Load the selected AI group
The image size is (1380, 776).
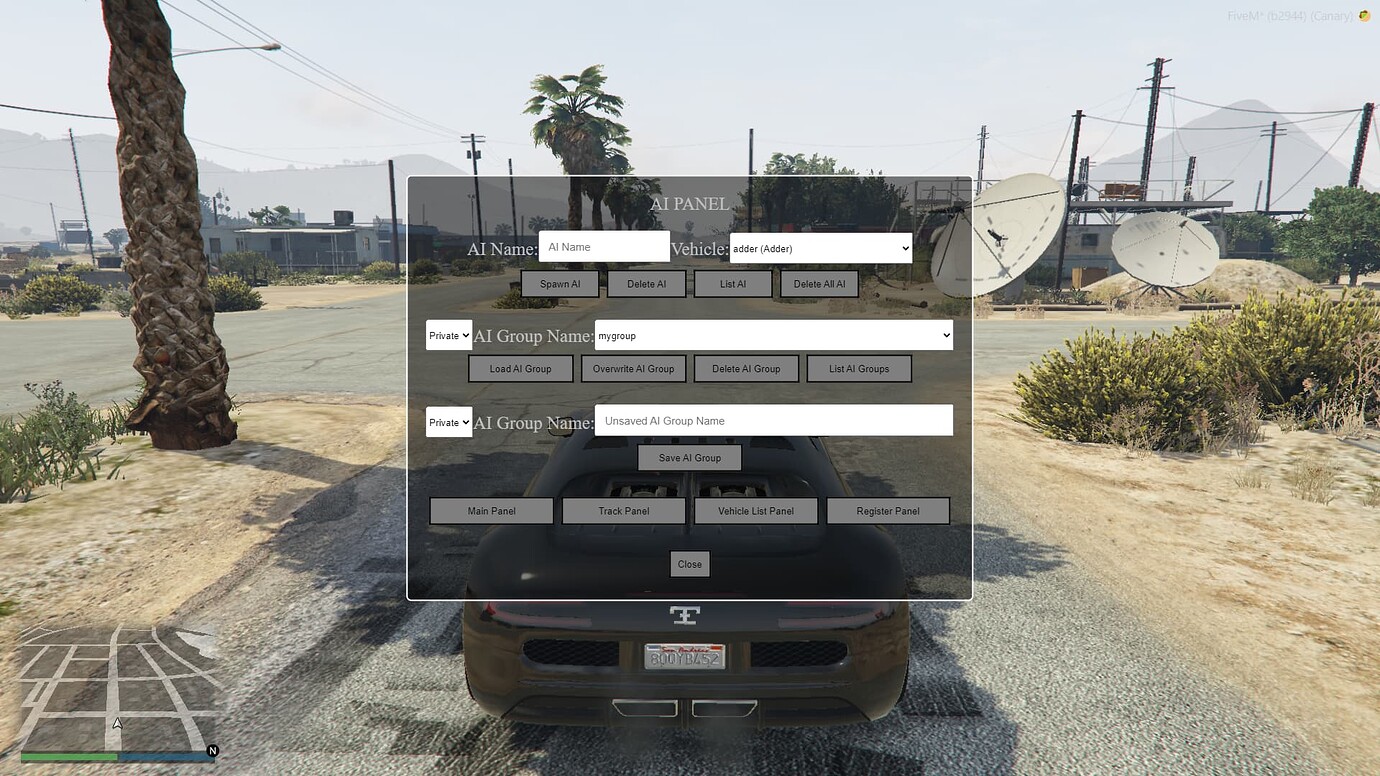click(520, 368)
